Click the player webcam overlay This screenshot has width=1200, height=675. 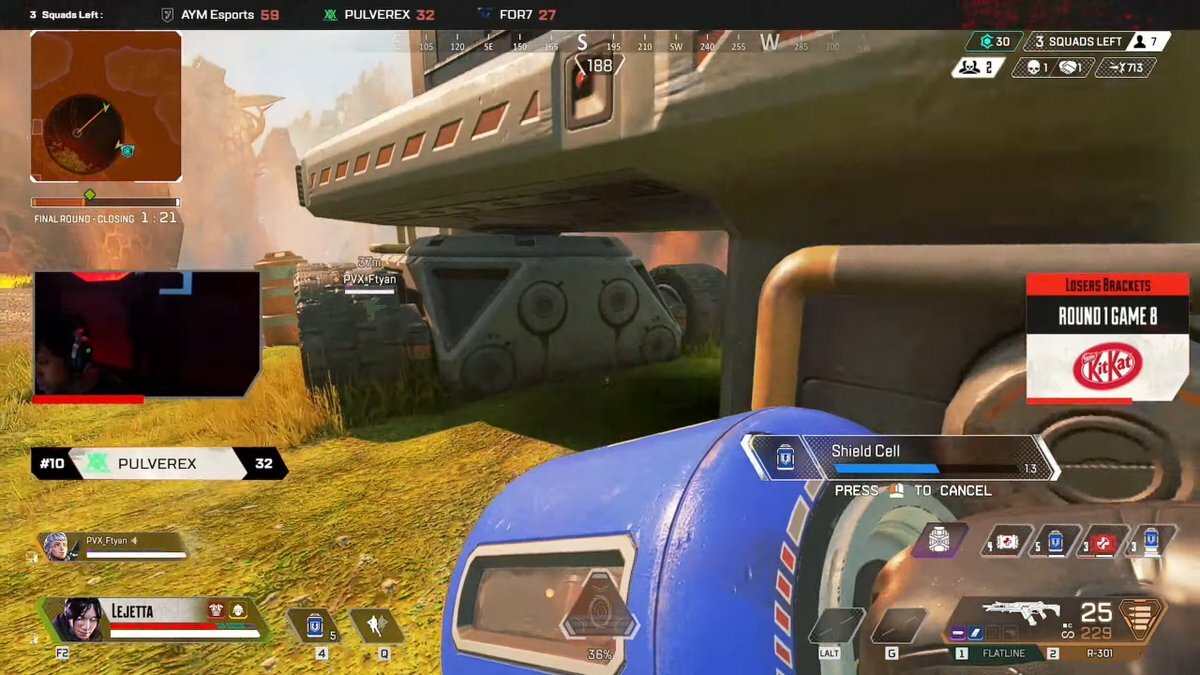(x=147, y=333)
